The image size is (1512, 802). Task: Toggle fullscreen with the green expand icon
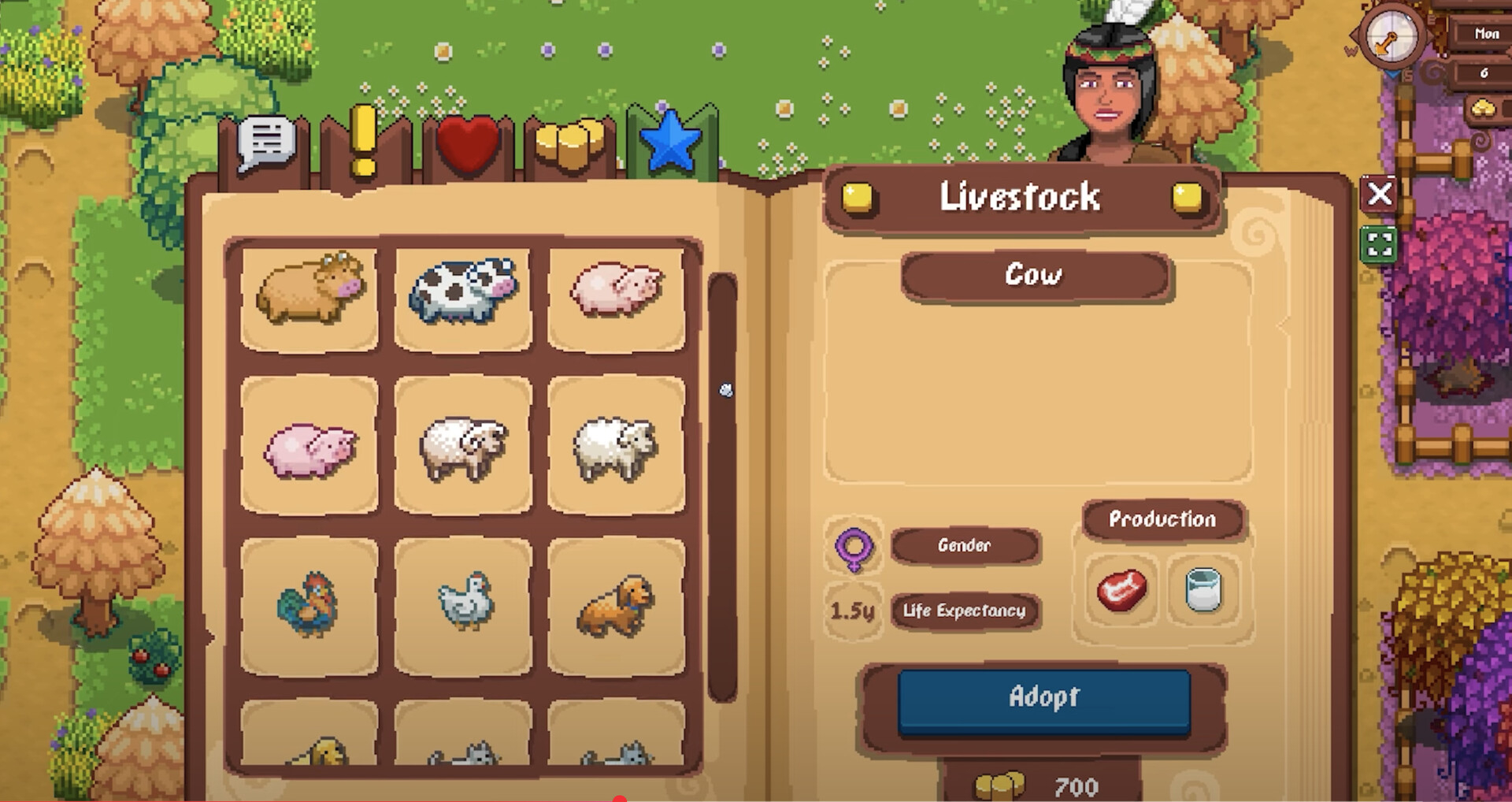pyautogui.click(x=1380, y=243)
